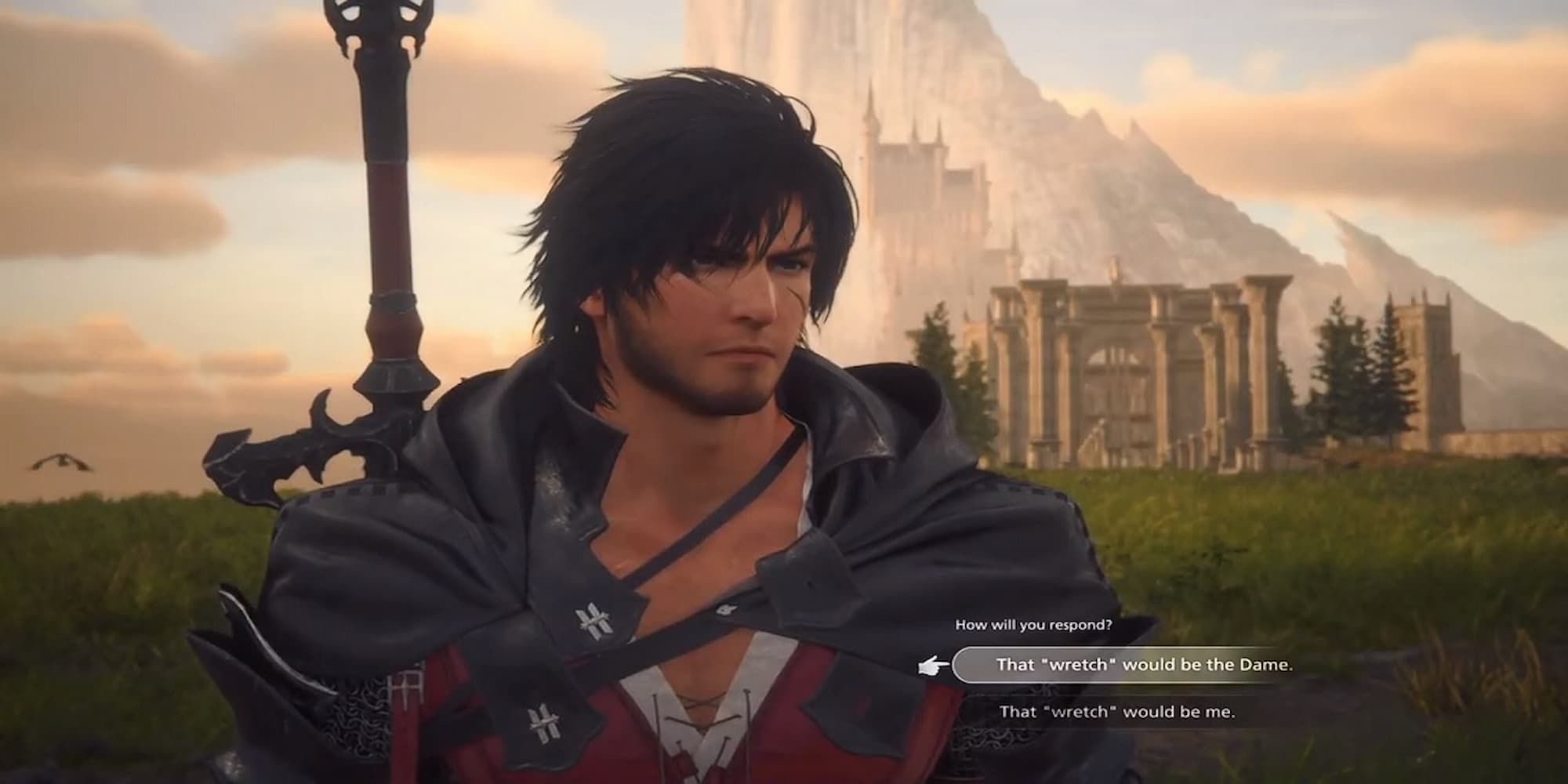Choose the reply blaming the Dame
1568x784 pixels.
(1143, 665)
